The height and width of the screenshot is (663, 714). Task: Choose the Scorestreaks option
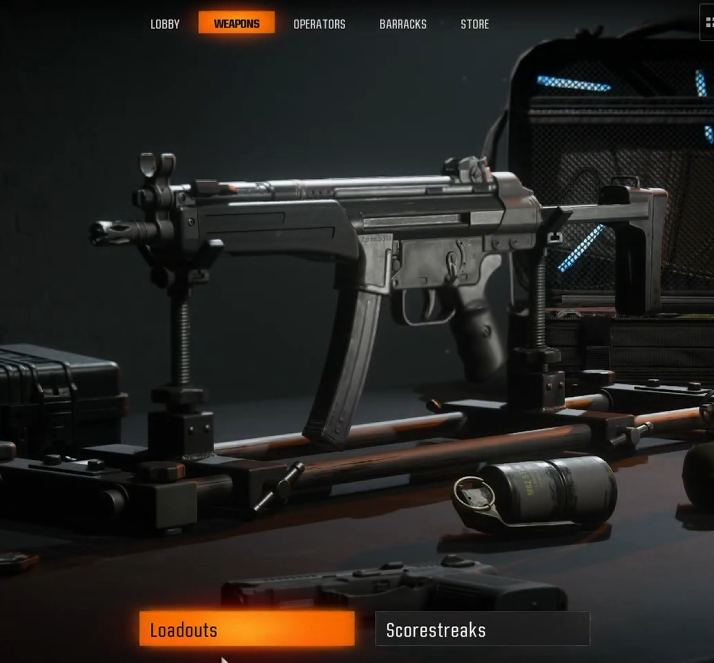click(482, 629)
